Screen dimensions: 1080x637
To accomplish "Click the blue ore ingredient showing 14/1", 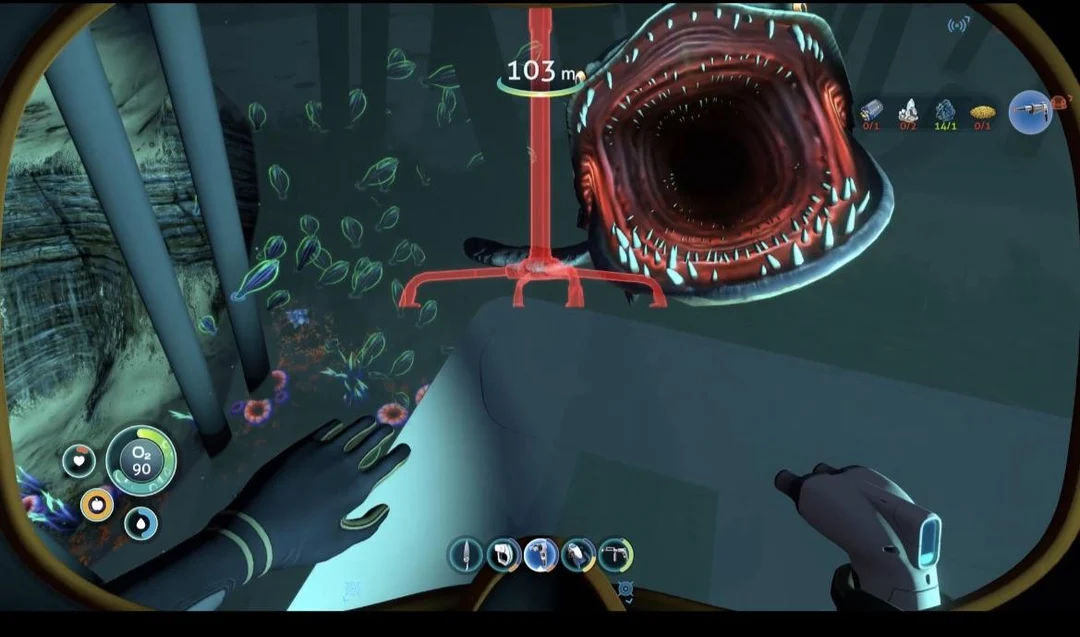I will (945, 111).
